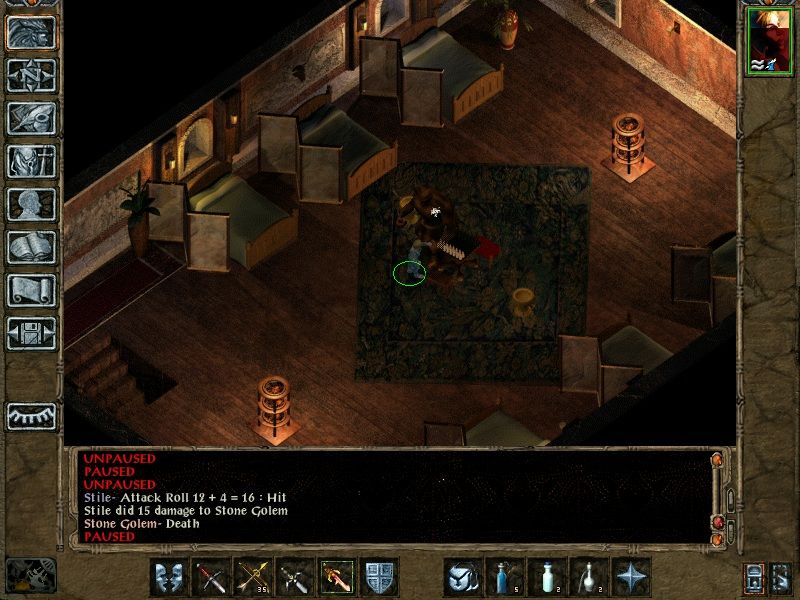
Task: Click the return to game button
Action: (x=31, y=32)
